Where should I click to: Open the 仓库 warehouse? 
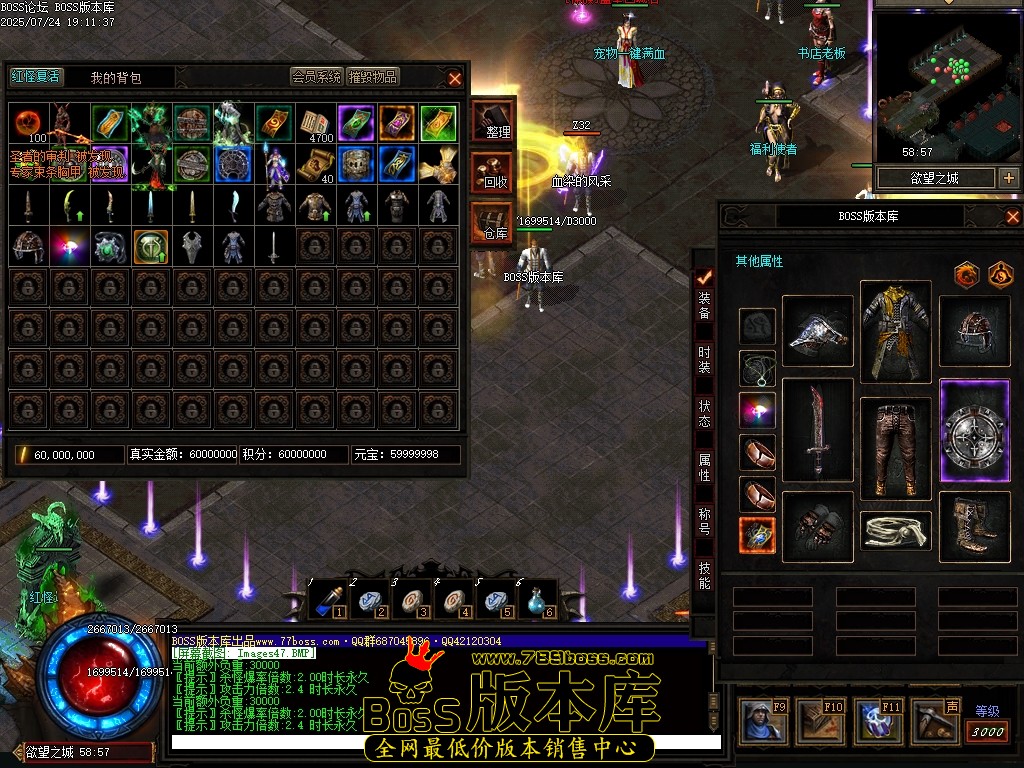492,224
